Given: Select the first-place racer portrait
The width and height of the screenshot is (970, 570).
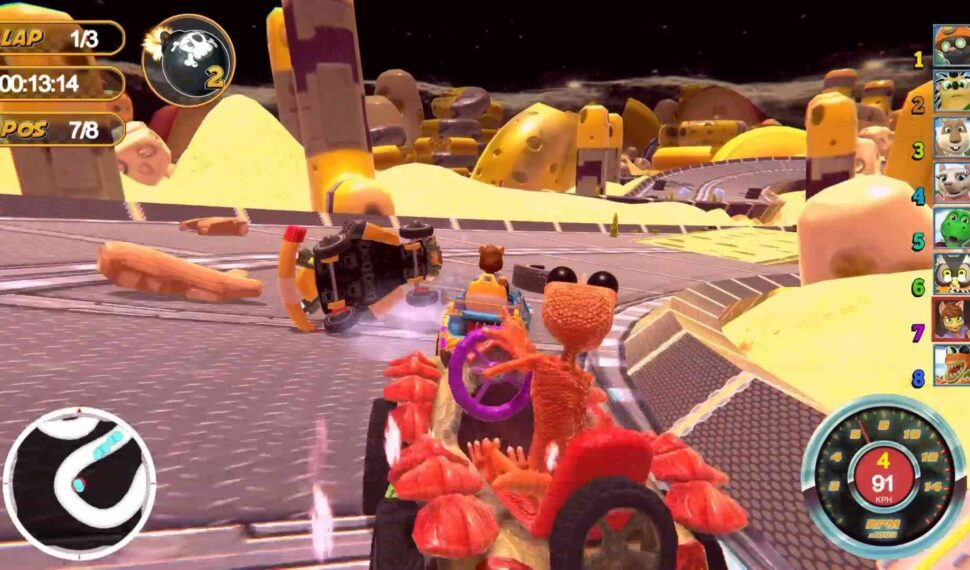Looking at the screenshot, I should coord(951,45).
